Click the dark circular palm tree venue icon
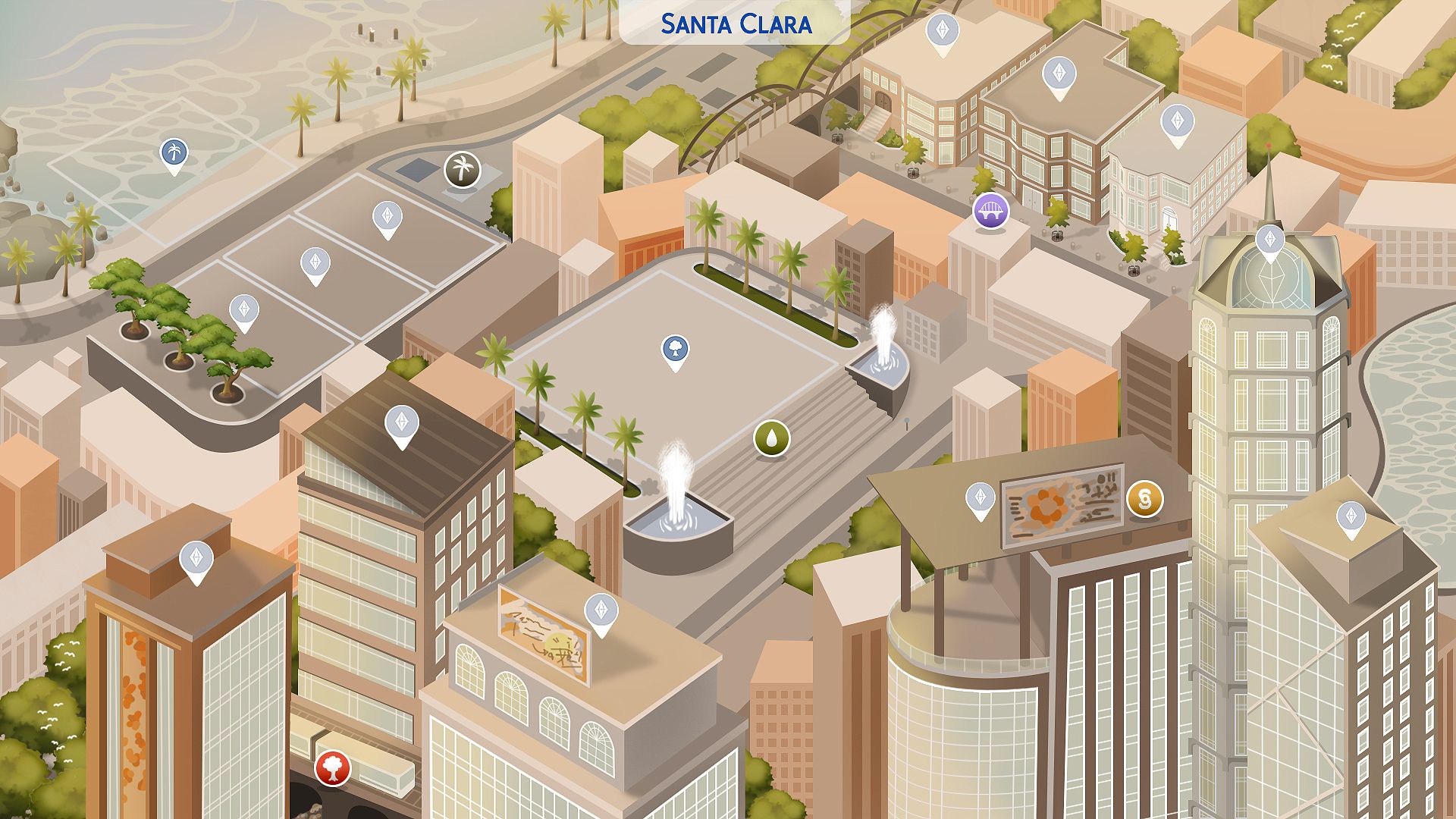Image resolution: width=1456 pixels, height=819 pixels. [x=461, y=170]
